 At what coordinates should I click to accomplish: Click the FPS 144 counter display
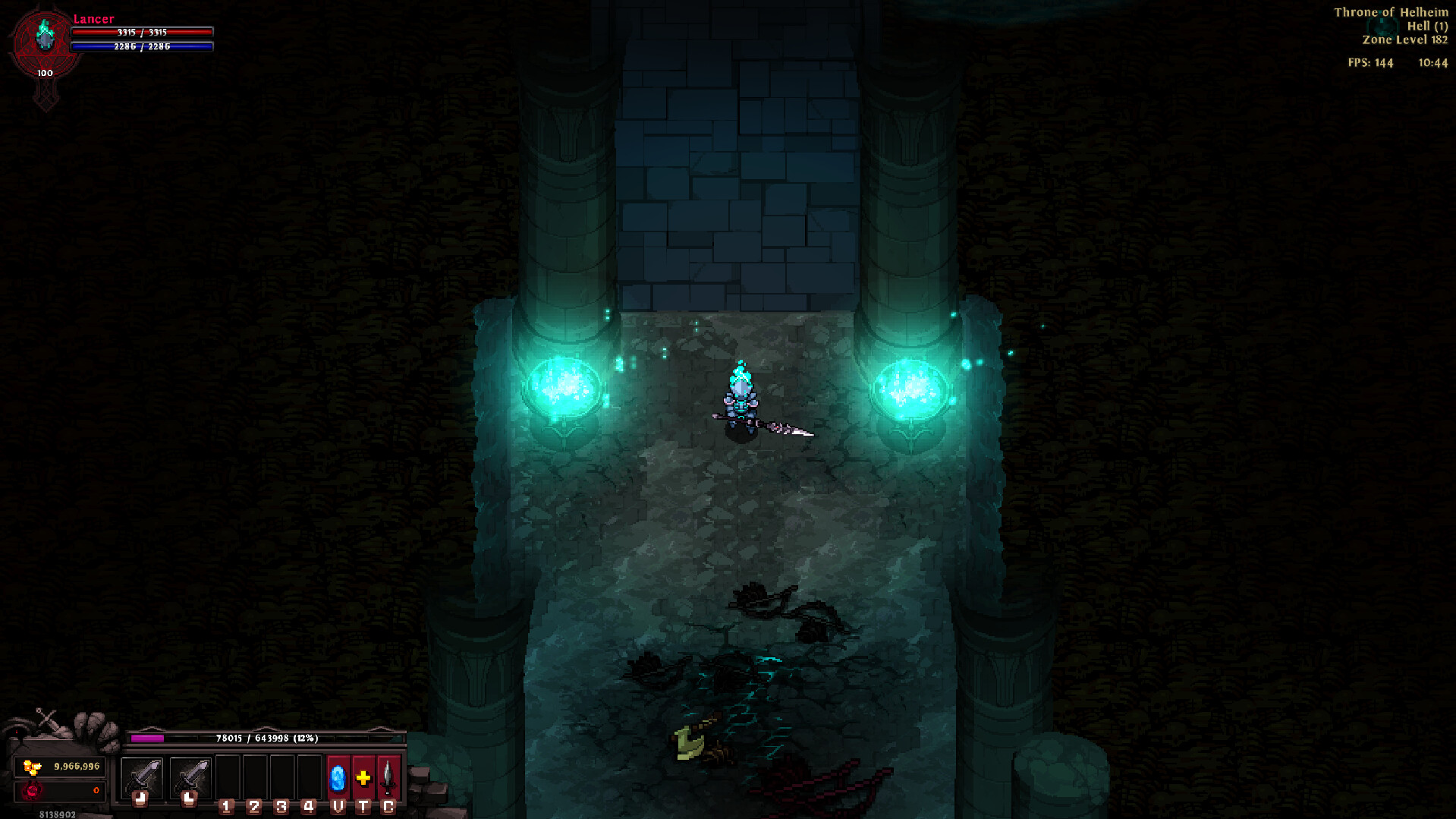click(x=1370, y=64)
